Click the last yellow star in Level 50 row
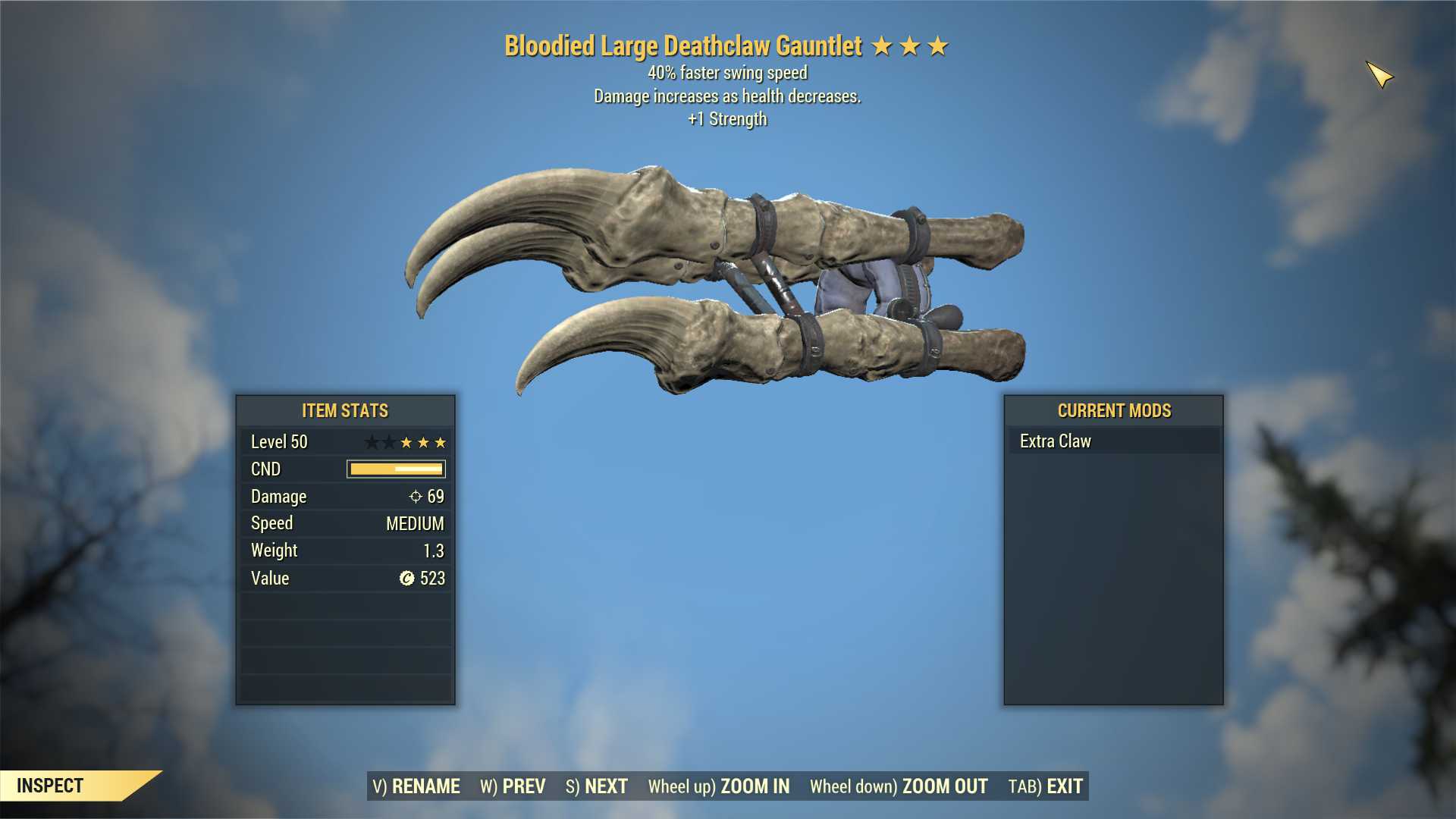Screen dimensions: 1456x819 point(441,441)
